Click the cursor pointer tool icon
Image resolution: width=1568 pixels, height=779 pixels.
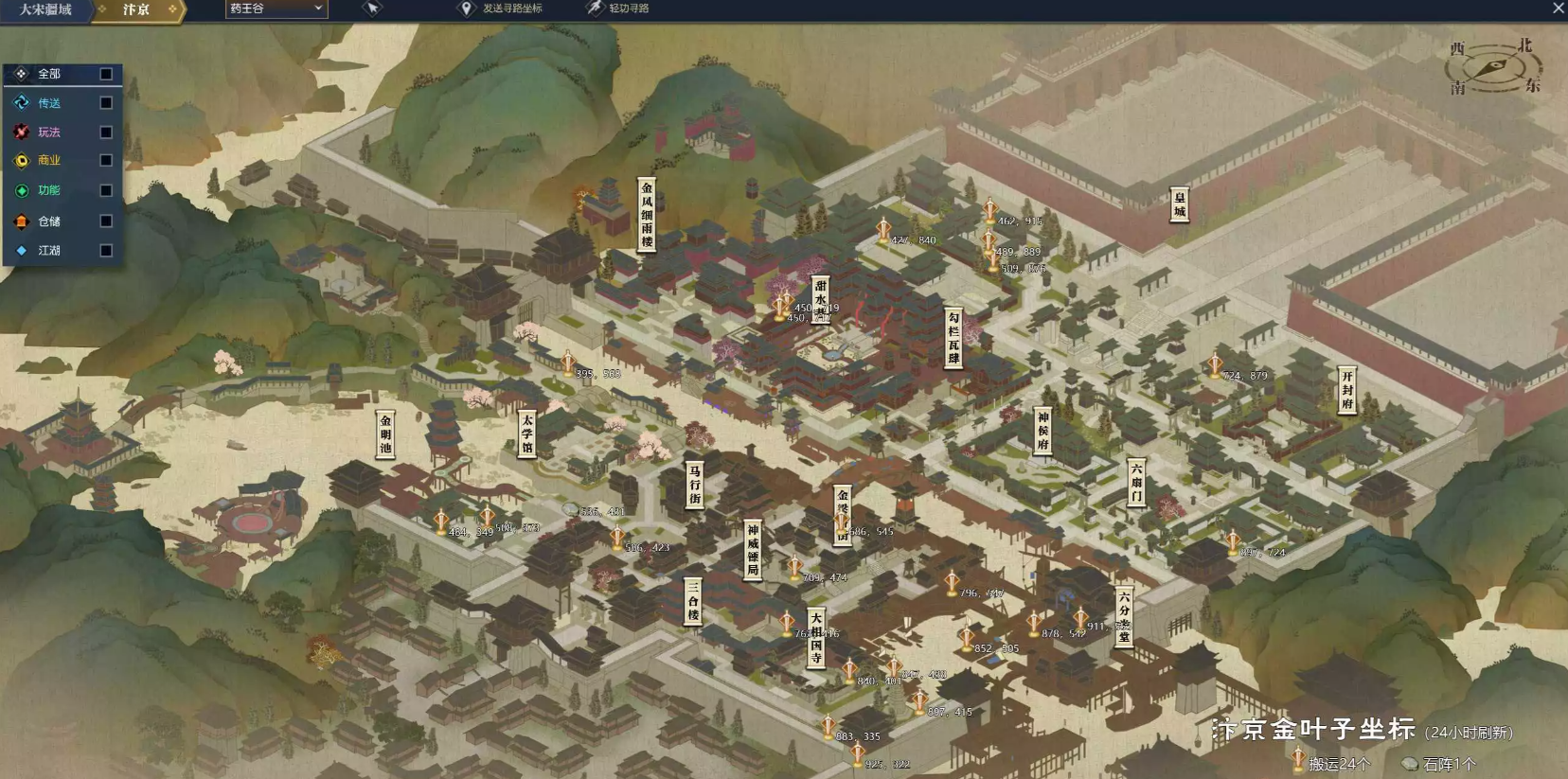click(372, 9)
